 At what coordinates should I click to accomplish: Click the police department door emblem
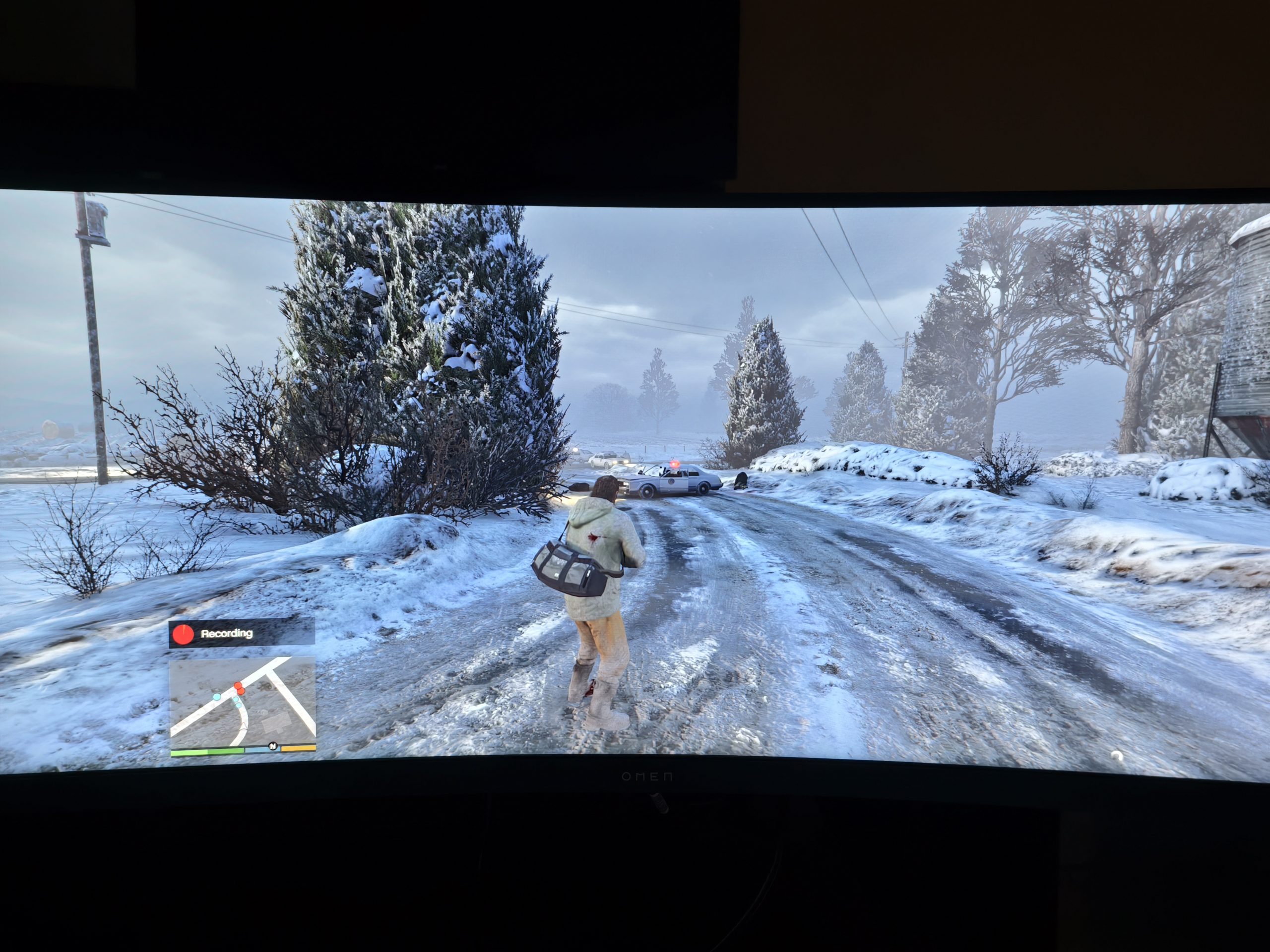672,481
